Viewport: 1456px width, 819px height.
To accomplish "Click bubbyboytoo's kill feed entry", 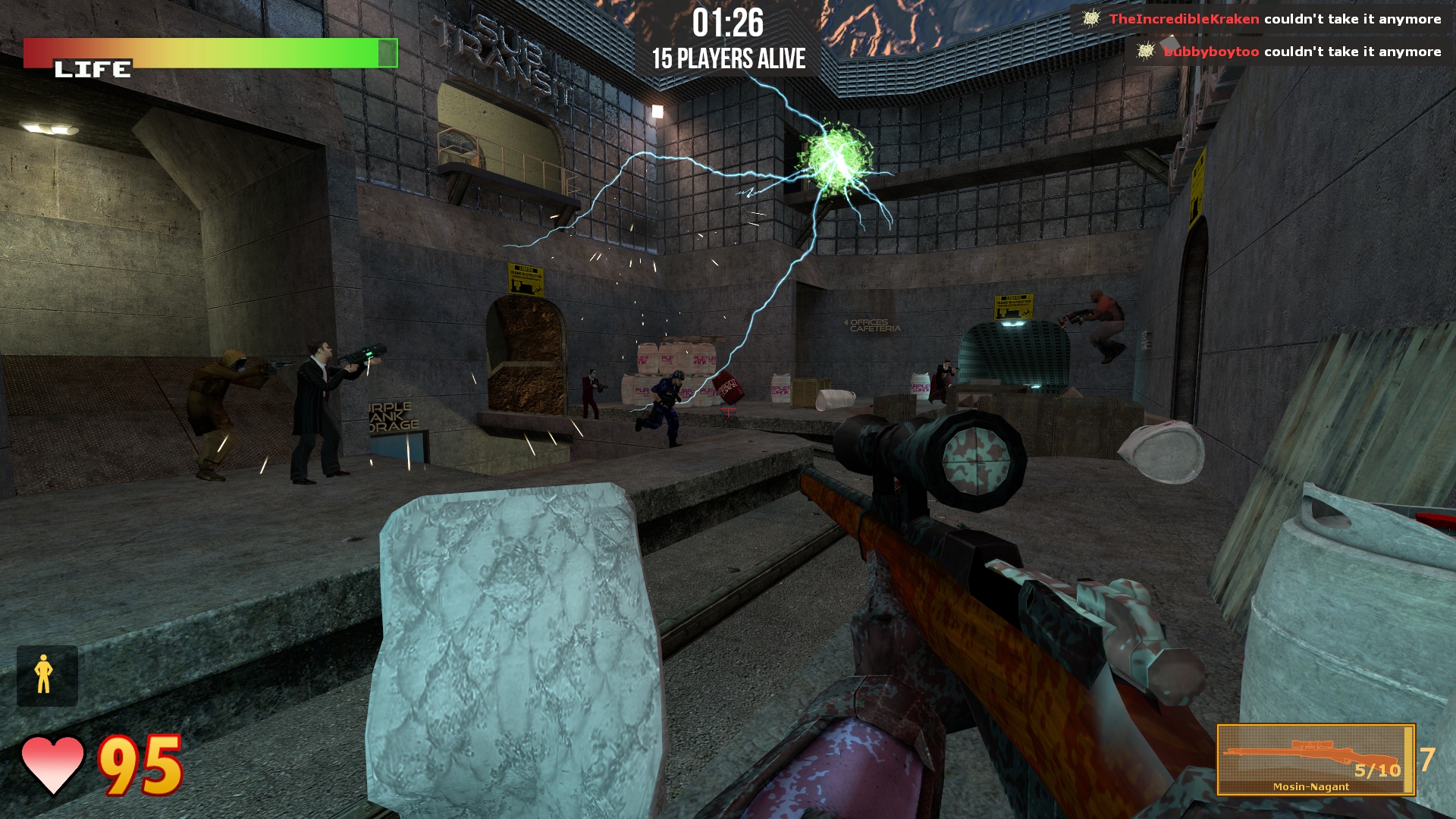I will point(1291,52).
